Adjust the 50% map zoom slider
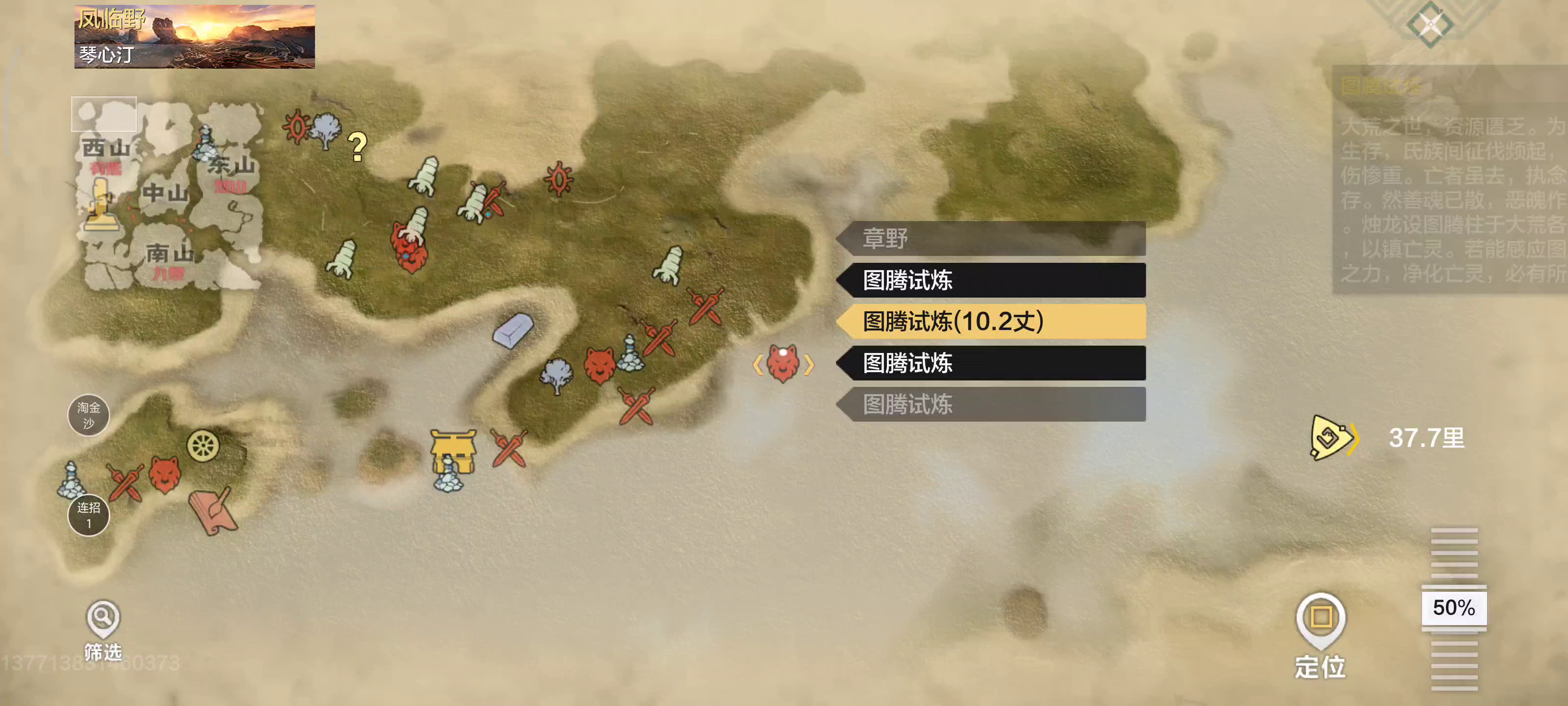The width and height of the screenshot is (1568, 706). tap(1455, 607)
